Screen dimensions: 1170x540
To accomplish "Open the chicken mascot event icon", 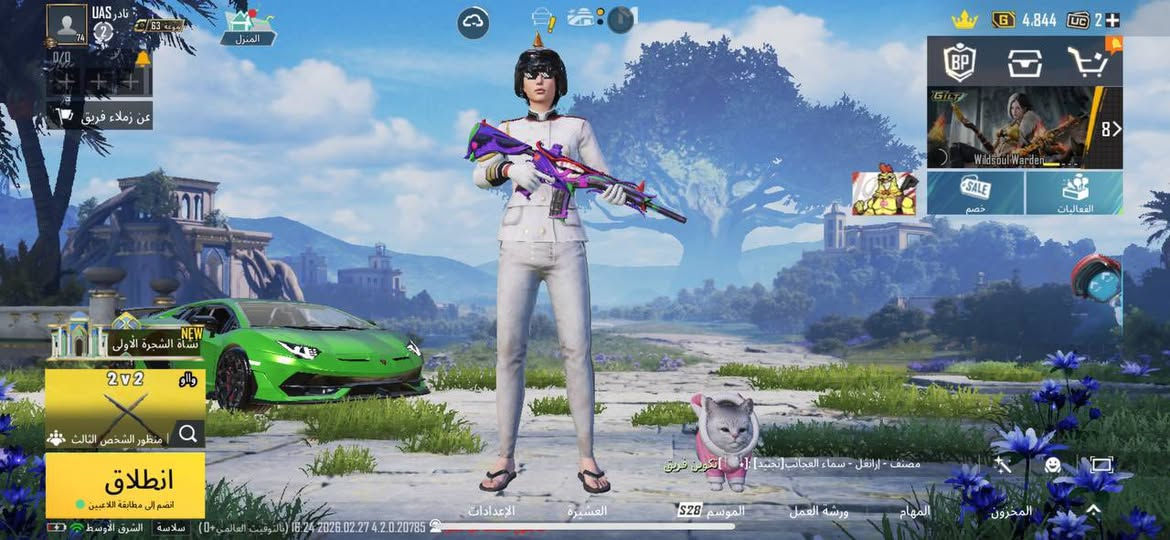I will pos(884,193).
